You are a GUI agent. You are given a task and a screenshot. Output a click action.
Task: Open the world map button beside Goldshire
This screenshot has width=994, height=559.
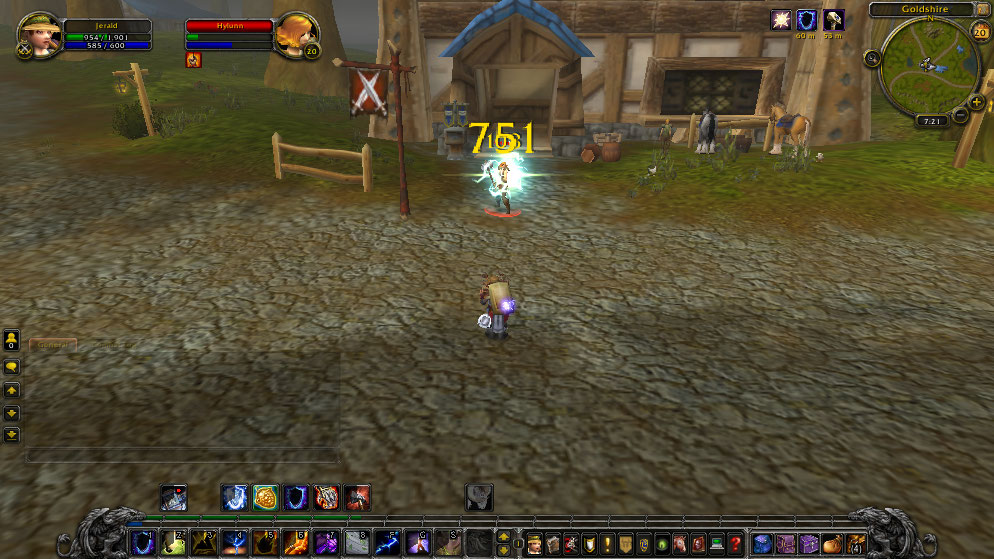(981, 10)
